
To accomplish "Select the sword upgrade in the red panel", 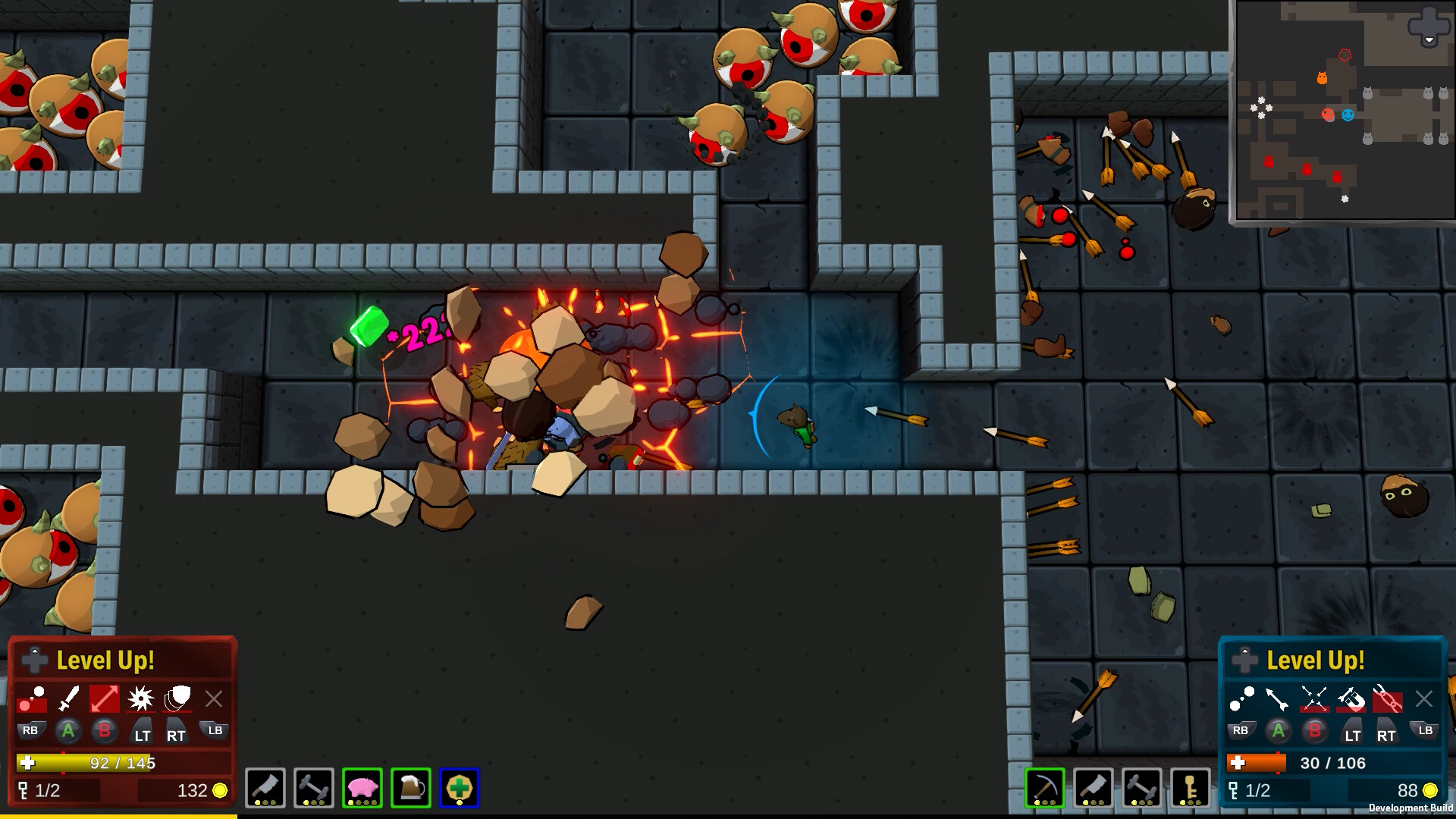I will coord(67,698).
